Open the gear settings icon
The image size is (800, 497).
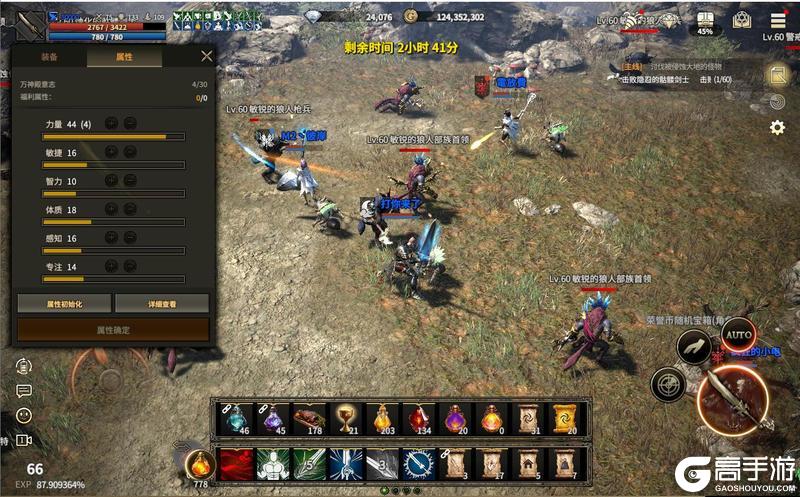[x=777, y=128]
